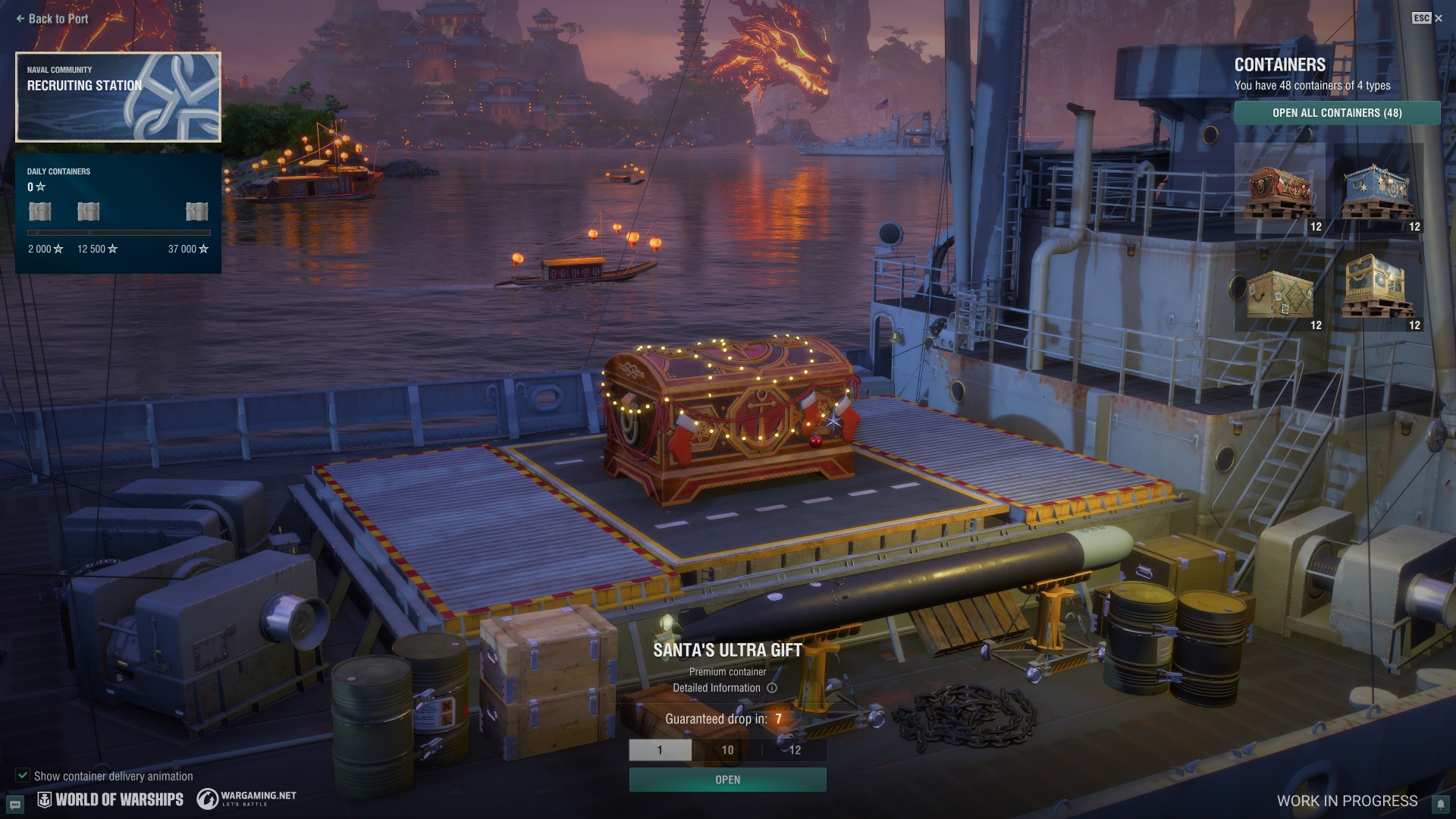This screenshot has width=1456, height=819.
Task: Choose to open 1 container
Action: (660, 750)
